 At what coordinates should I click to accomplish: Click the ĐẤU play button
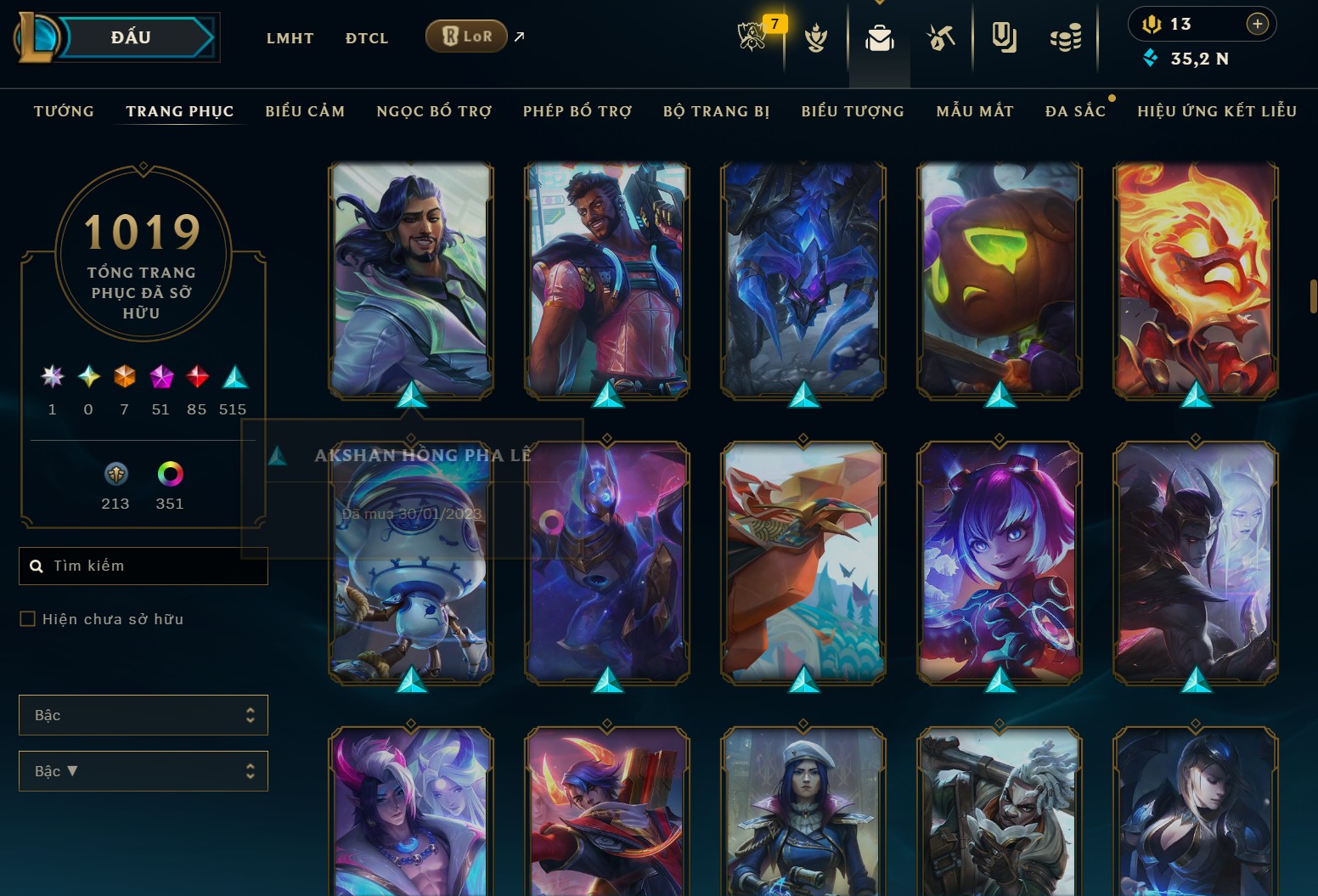pos(132,37)
